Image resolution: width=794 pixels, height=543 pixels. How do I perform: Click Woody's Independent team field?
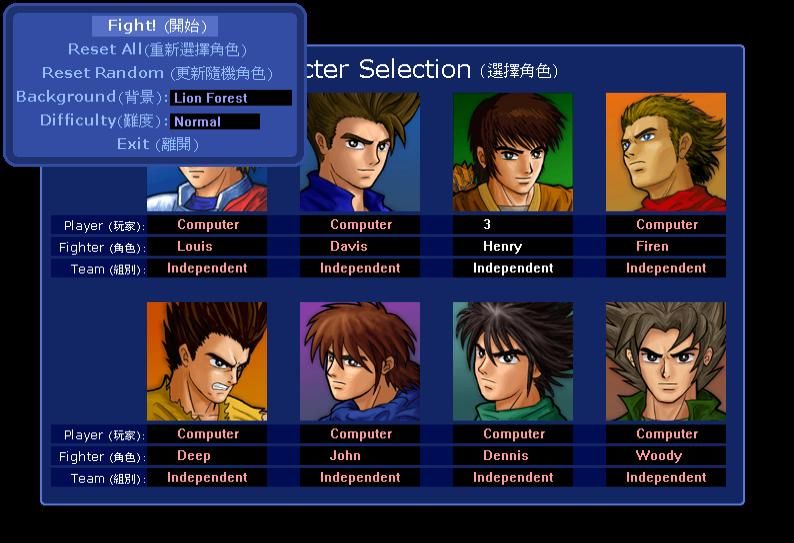point(665,477)
